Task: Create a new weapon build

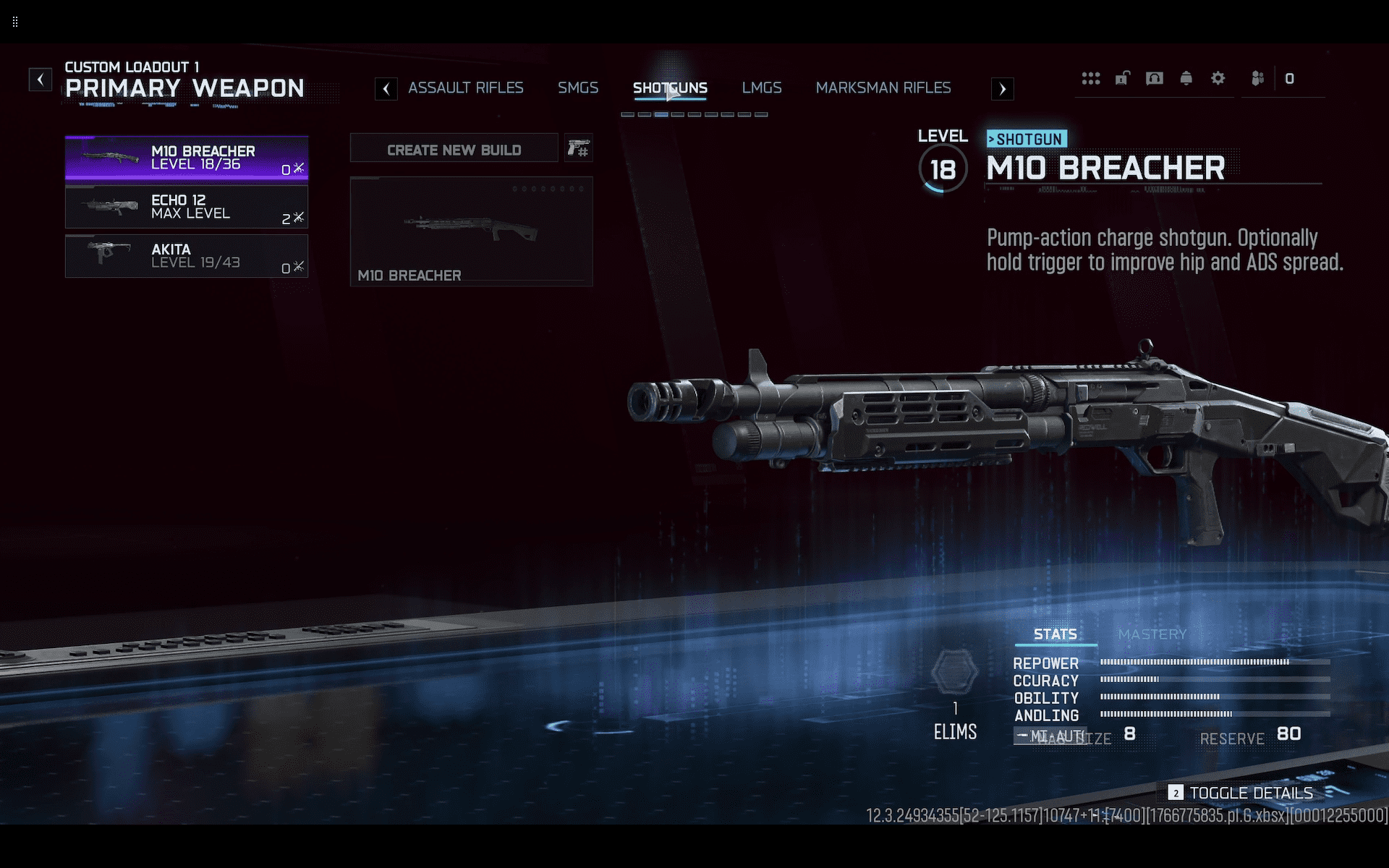Action: coord(454,150)
